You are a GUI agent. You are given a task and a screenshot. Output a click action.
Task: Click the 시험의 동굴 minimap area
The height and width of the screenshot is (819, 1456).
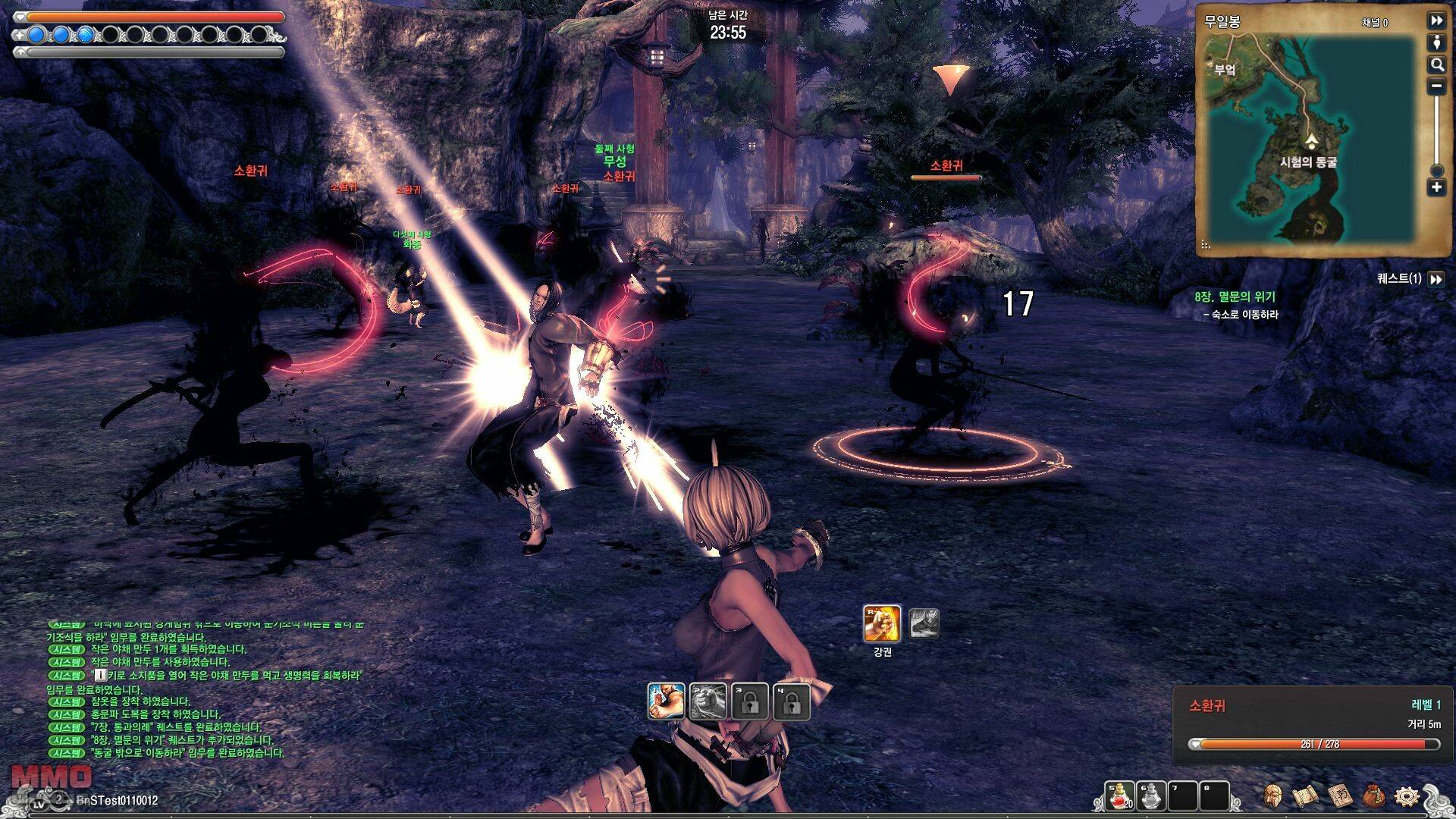[1308, 162]
